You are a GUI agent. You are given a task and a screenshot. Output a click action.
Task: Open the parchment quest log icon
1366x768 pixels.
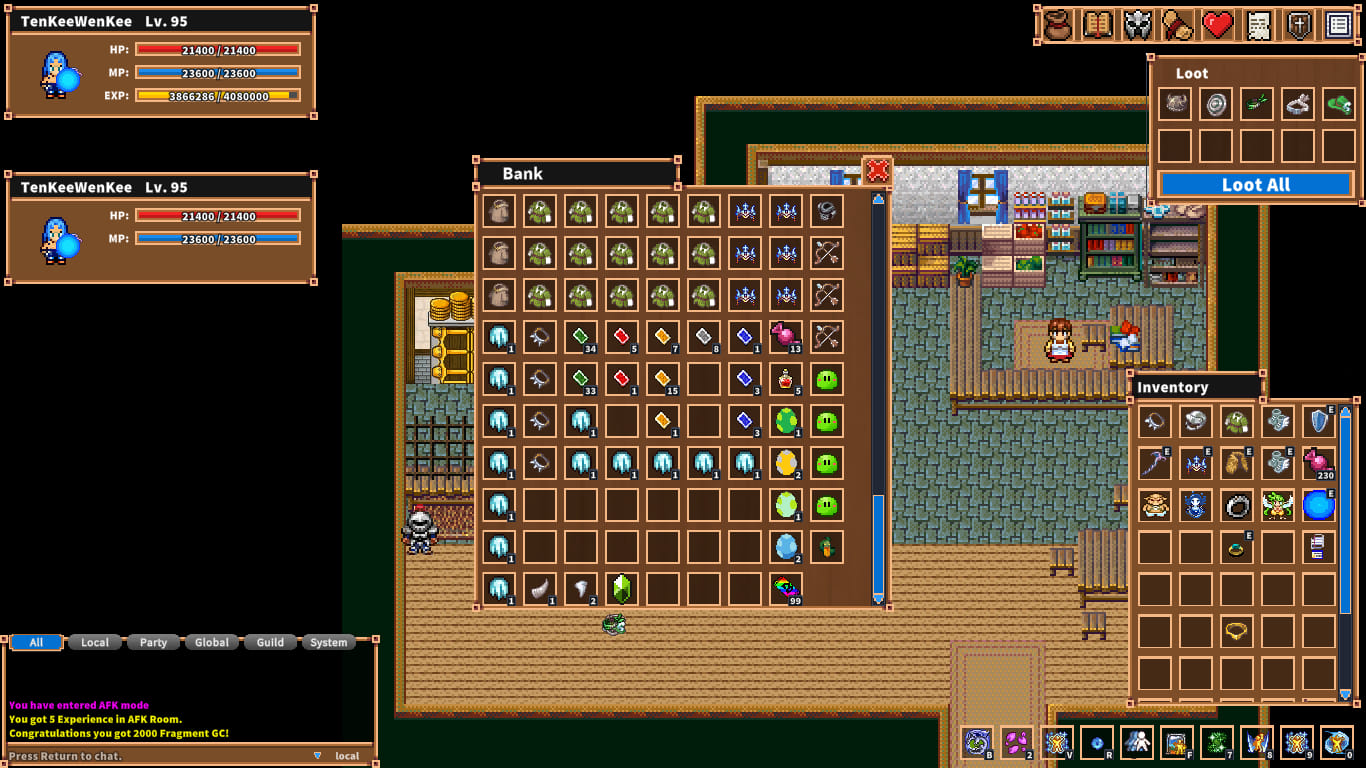[1258, 25]
